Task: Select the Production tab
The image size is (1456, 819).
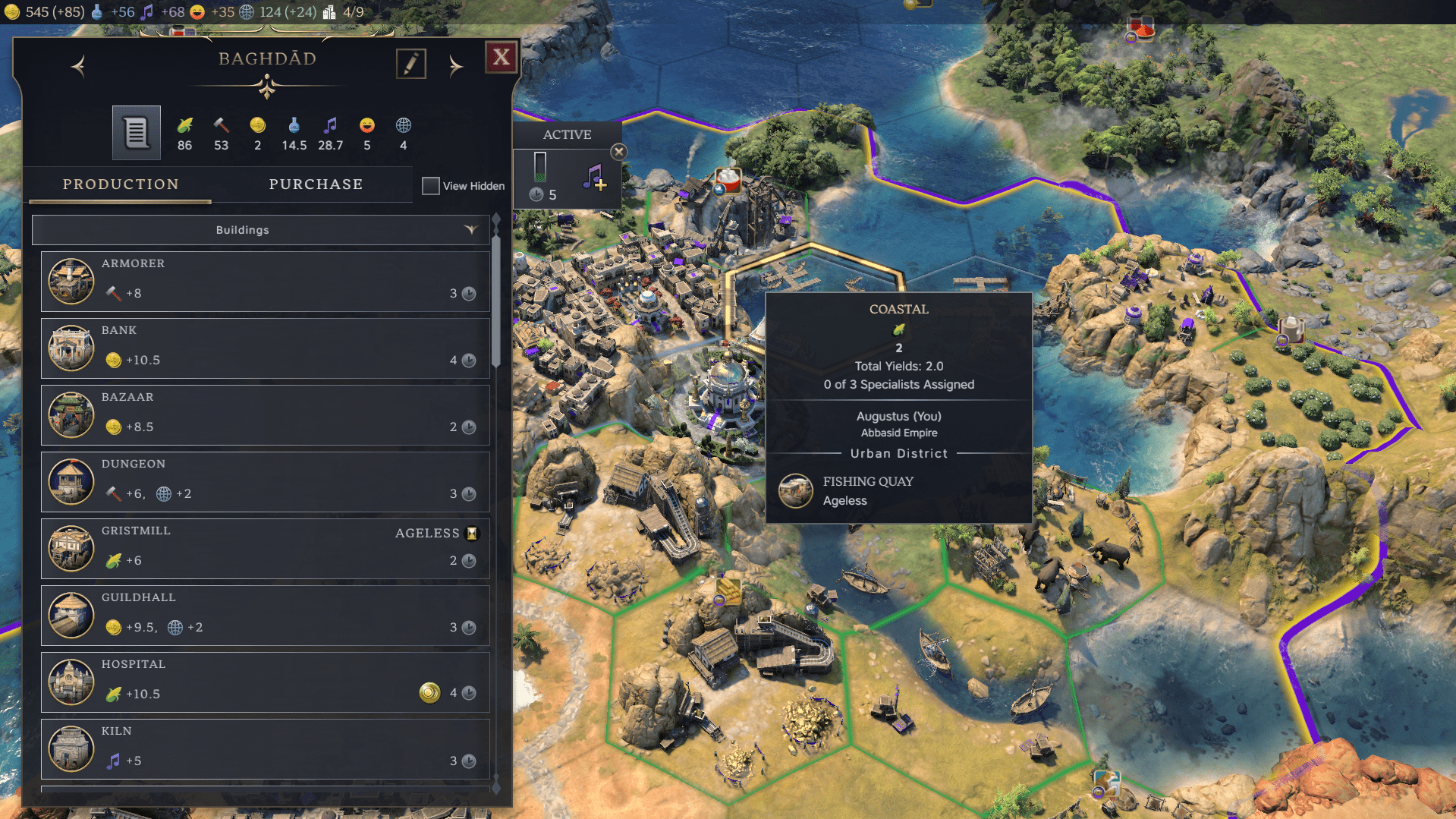Action: click(120, 184)
